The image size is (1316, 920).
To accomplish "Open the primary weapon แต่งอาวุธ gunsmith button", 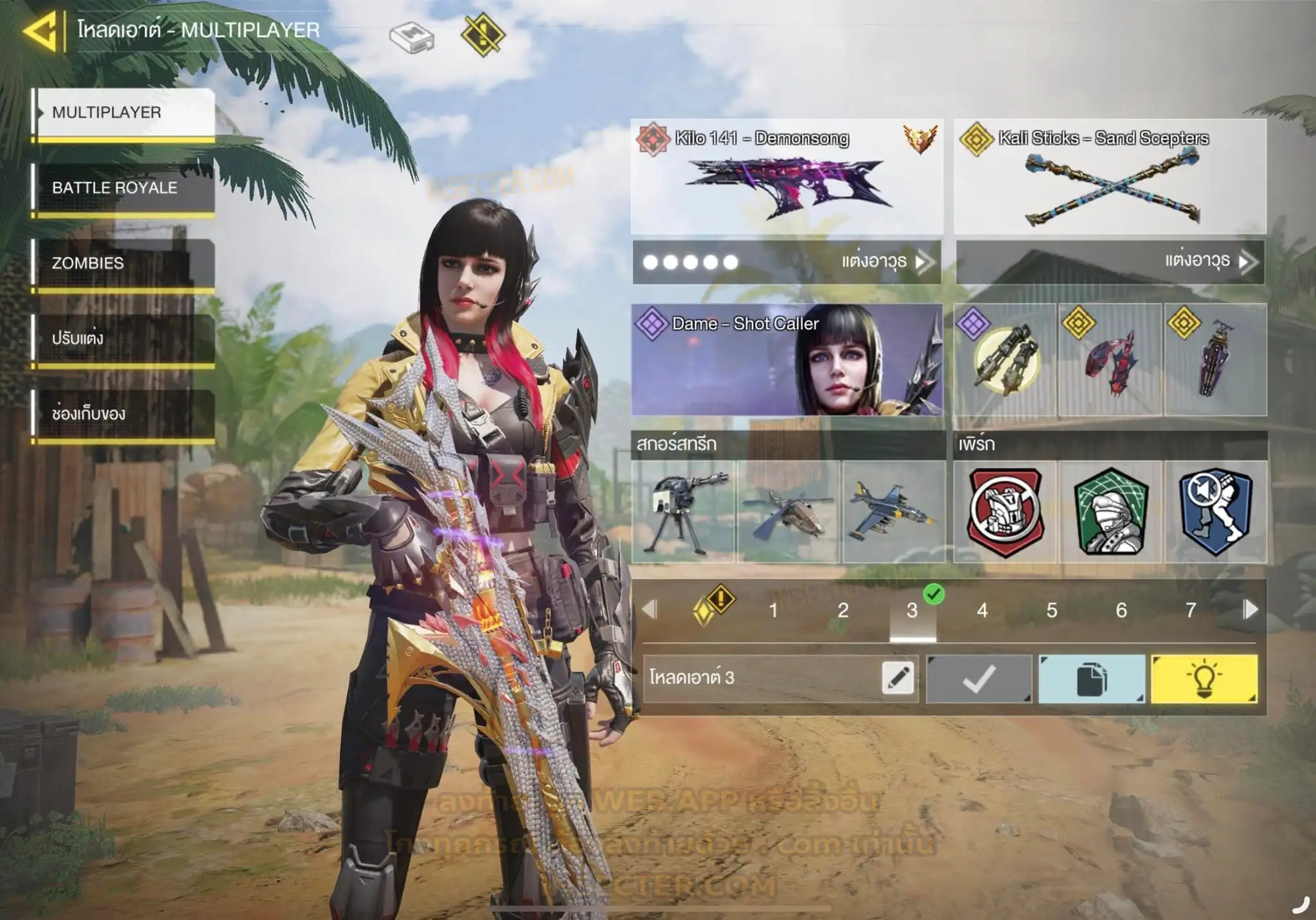I will pos(884,262).
